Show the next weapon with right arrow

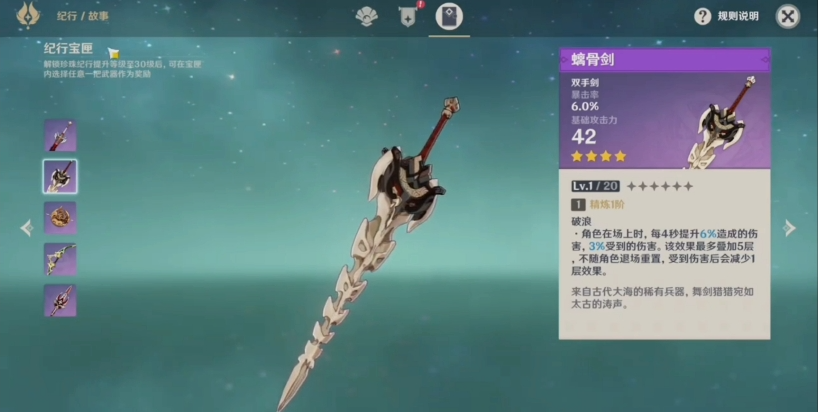click(x=790, y=228)
